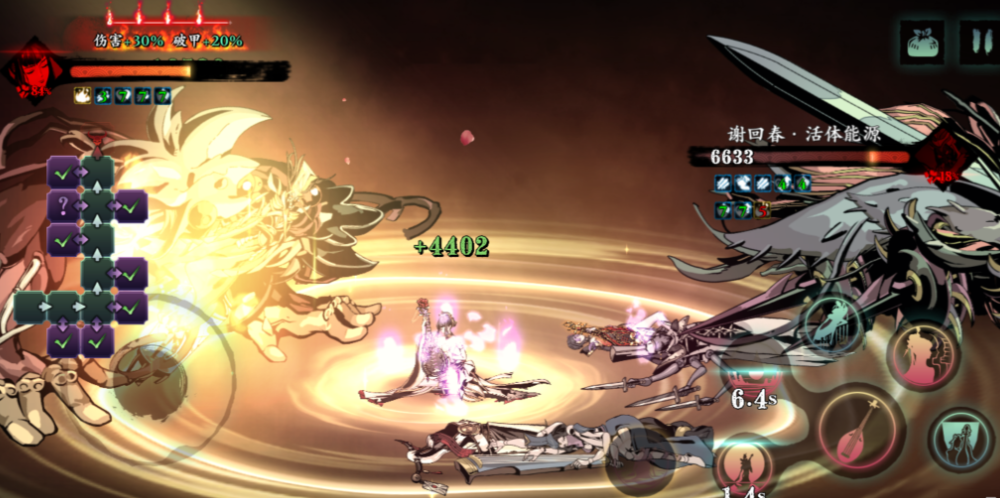
Task: Open the bag inventory icon
Action: [x=921, y=43]
